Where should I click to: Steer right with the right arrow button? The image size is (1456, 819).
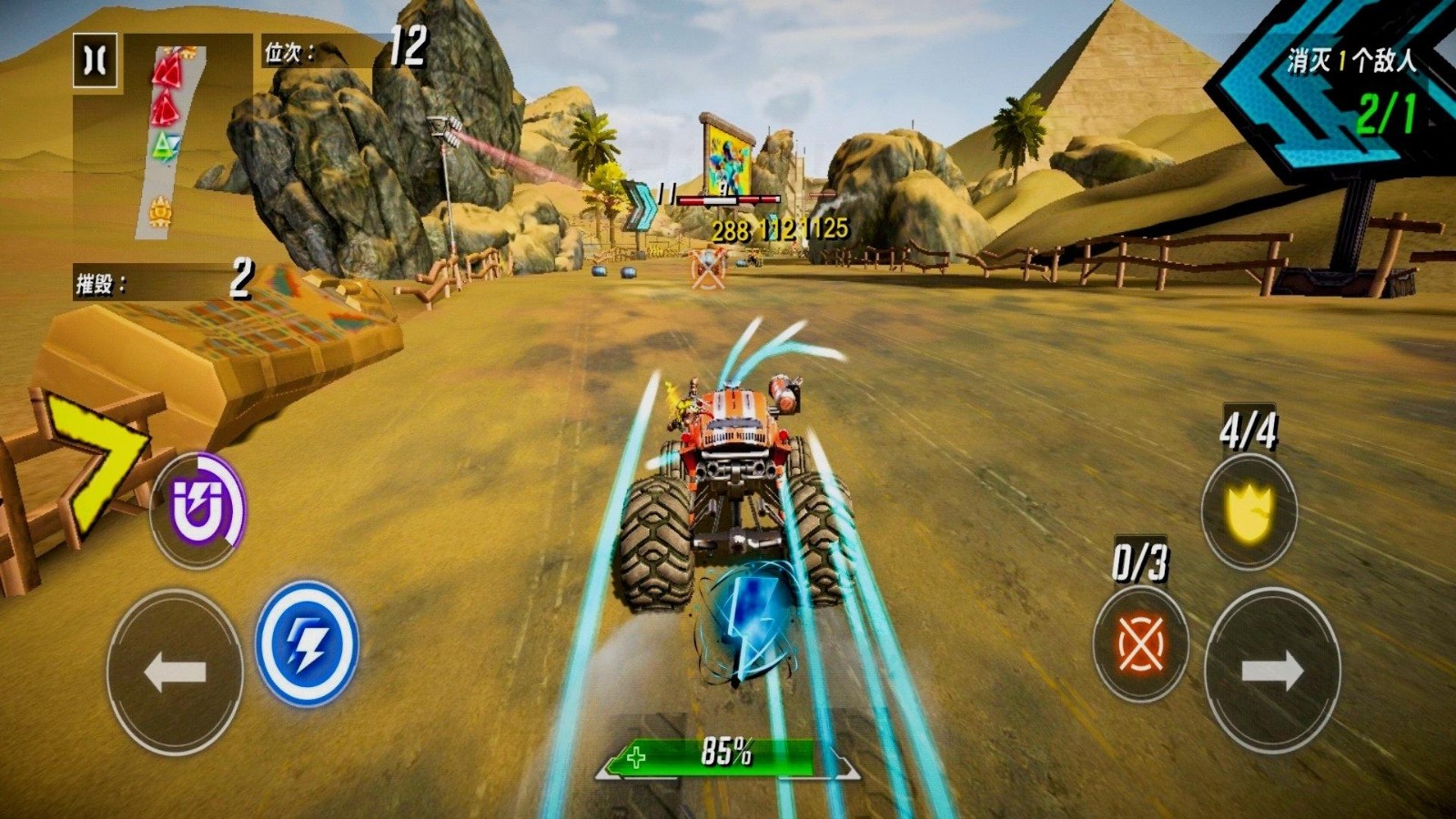point(1272,672)
